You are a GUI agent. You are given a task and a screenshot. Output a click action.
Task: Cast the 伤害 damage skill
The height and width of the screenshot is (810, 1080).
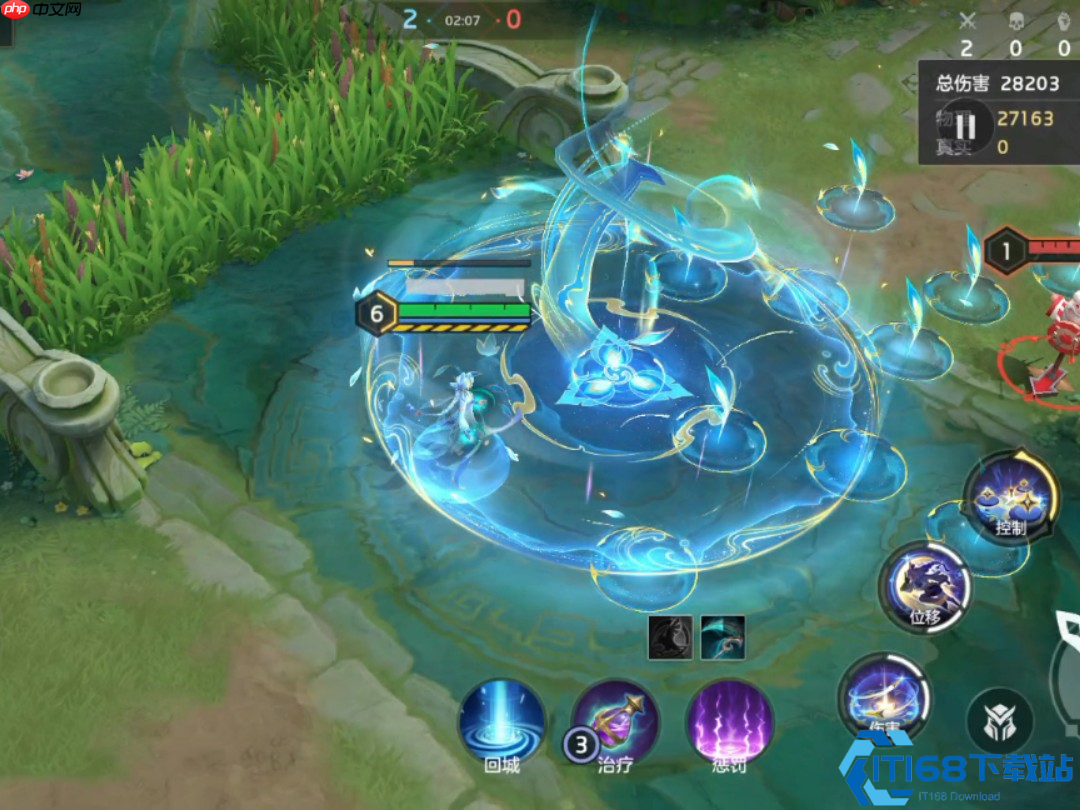pyautogui.click(x=884, y=696)
